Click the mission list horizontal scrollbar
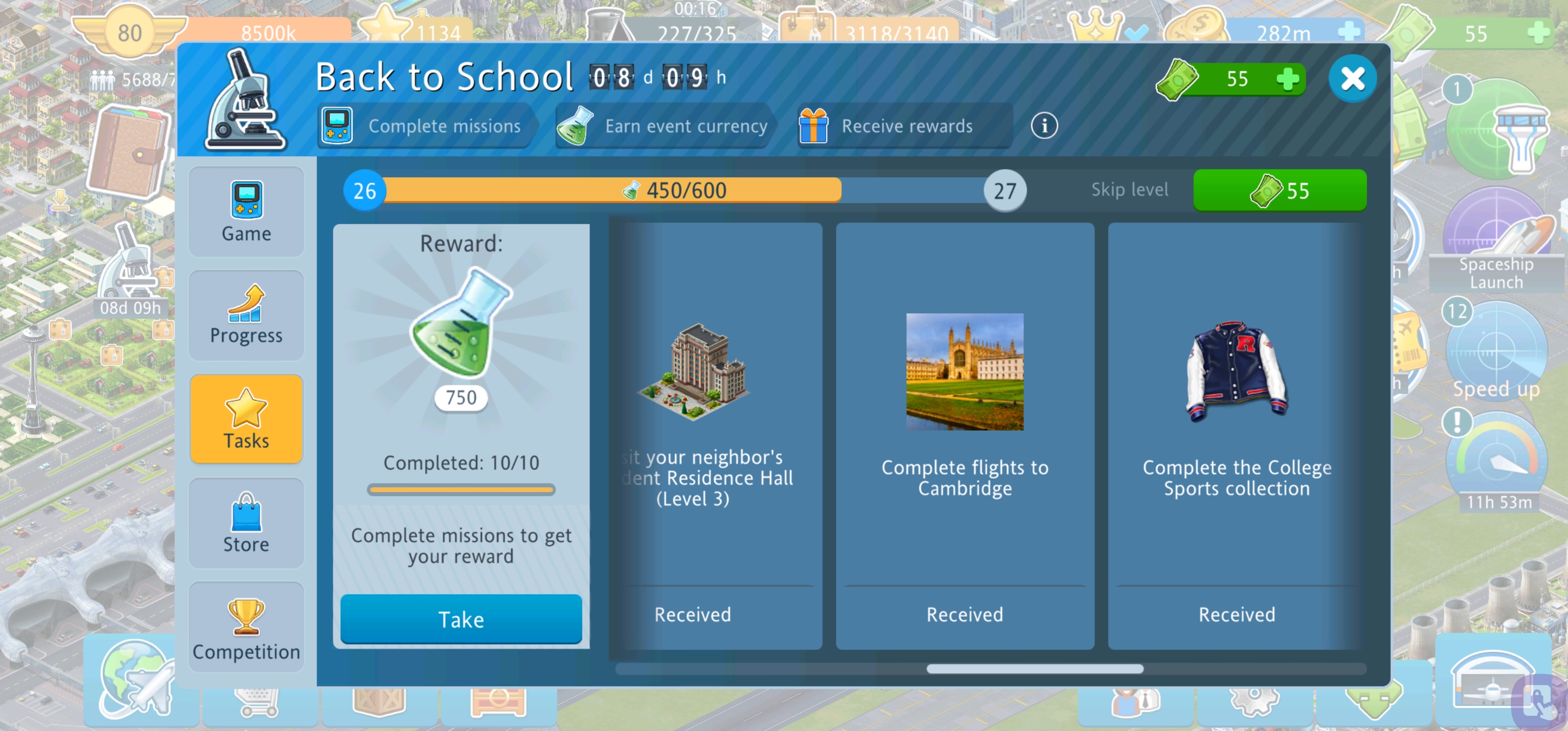The height and width of the screenshot is (731, 1568). [1034, 669]
